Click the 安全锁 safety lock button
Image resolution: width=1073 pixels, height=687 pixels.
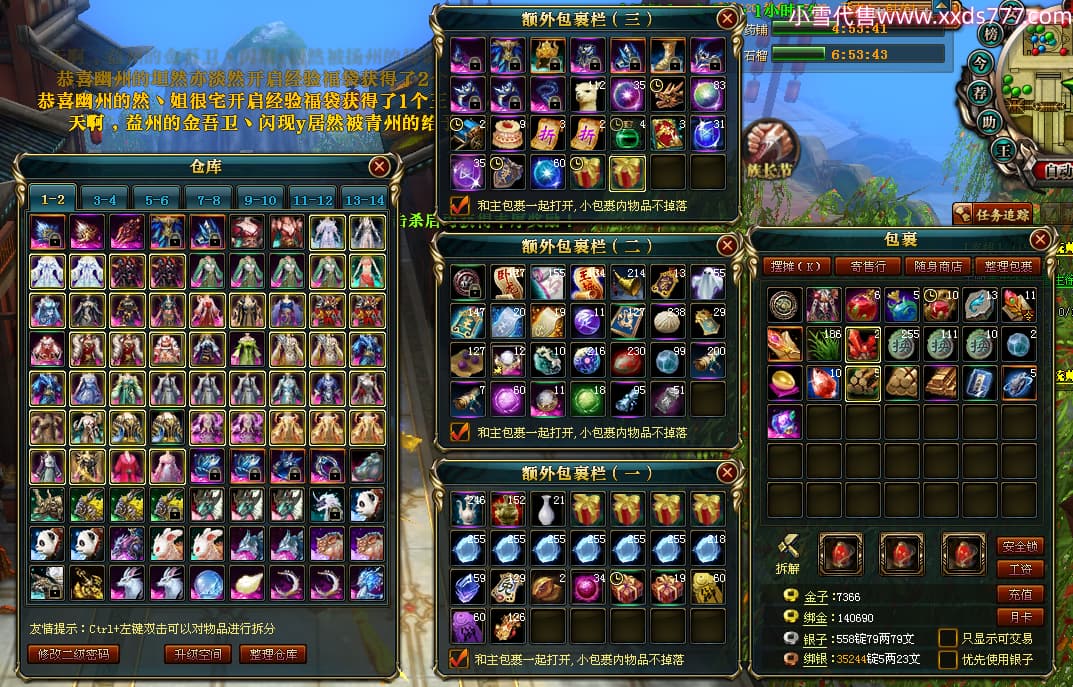pyautogui.click(x=1019, y=547)
